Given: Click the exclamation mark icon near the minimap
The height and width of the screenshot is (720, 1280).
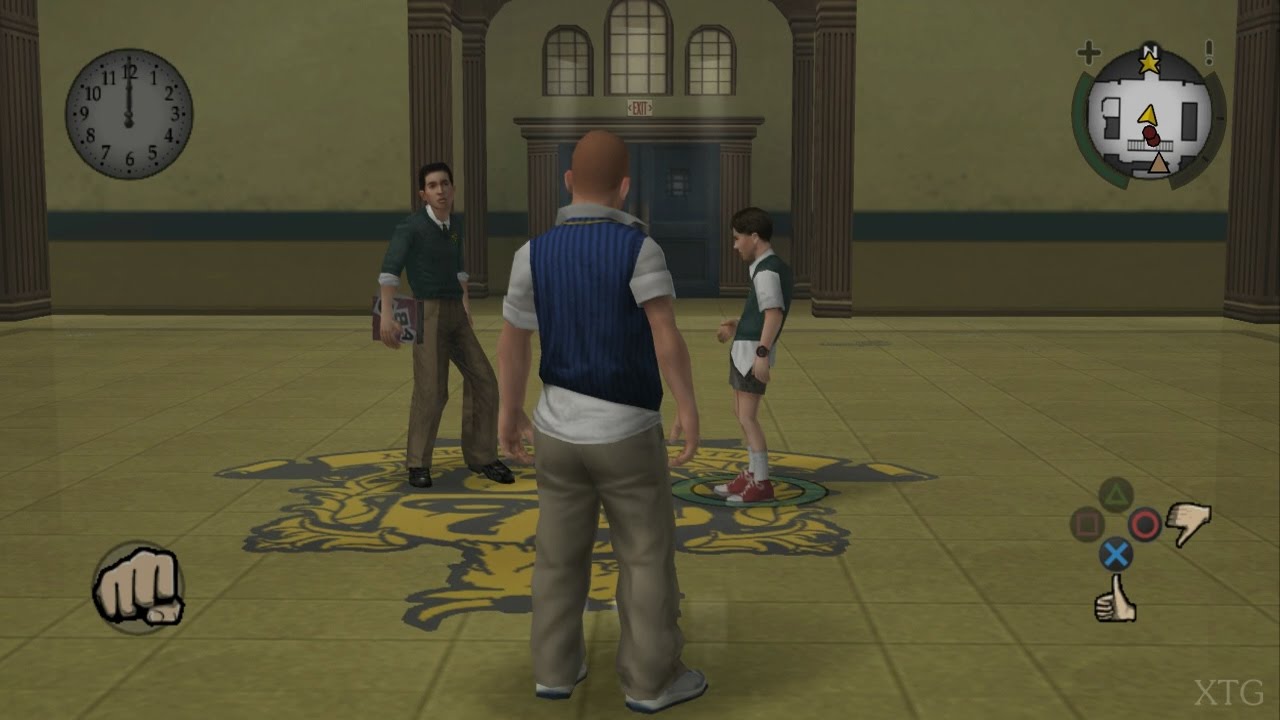Looking at the screenshot, I should pyautogui.click(x=1209, y=53).
